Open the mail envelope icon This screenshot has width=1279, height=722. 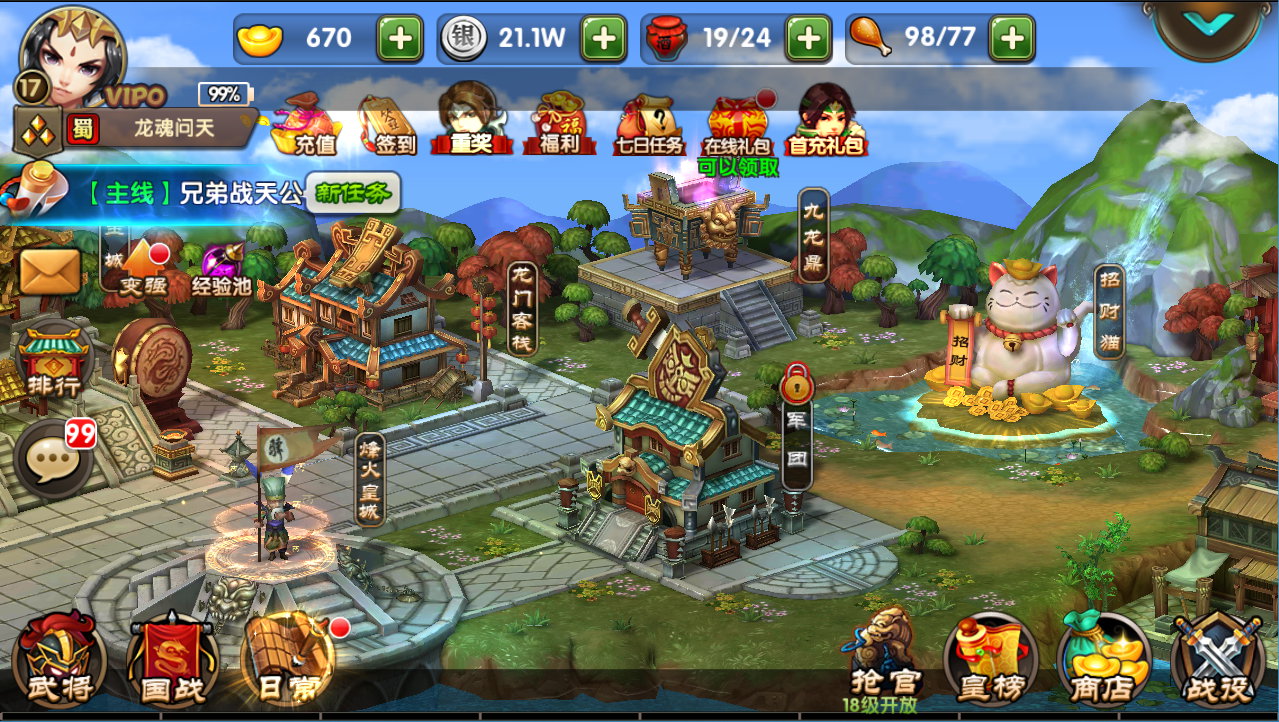[50, 271]
